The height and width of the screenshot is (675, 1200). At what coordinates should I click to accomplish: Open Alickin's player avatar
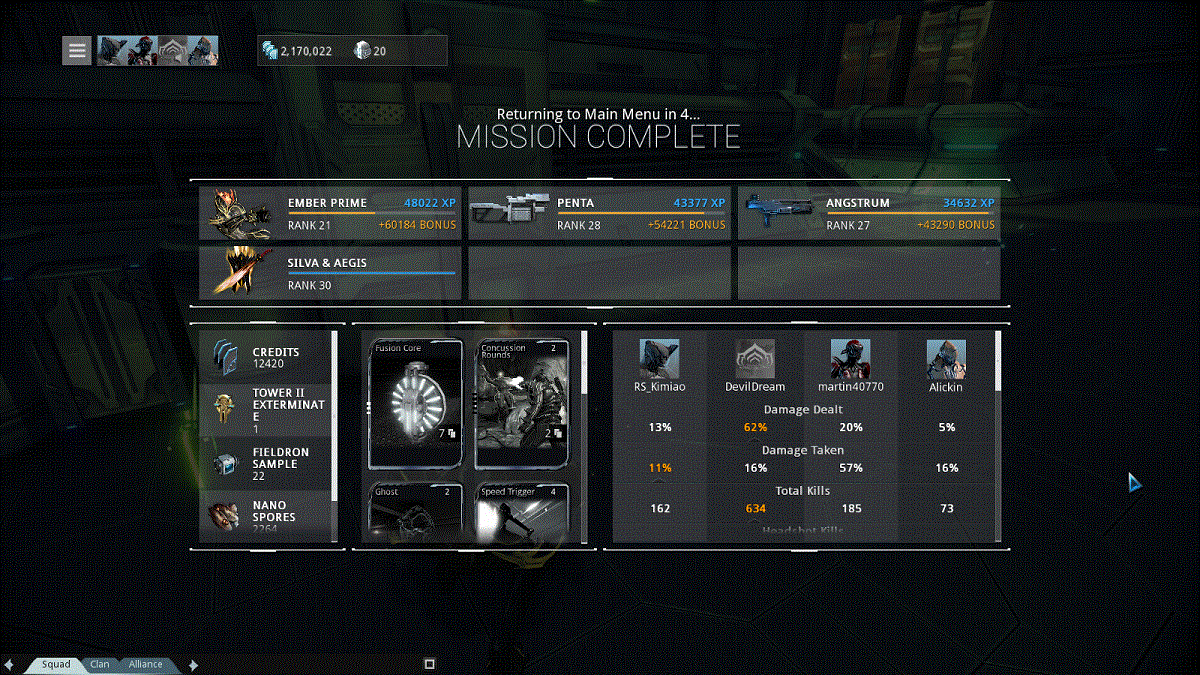point(946,359)
